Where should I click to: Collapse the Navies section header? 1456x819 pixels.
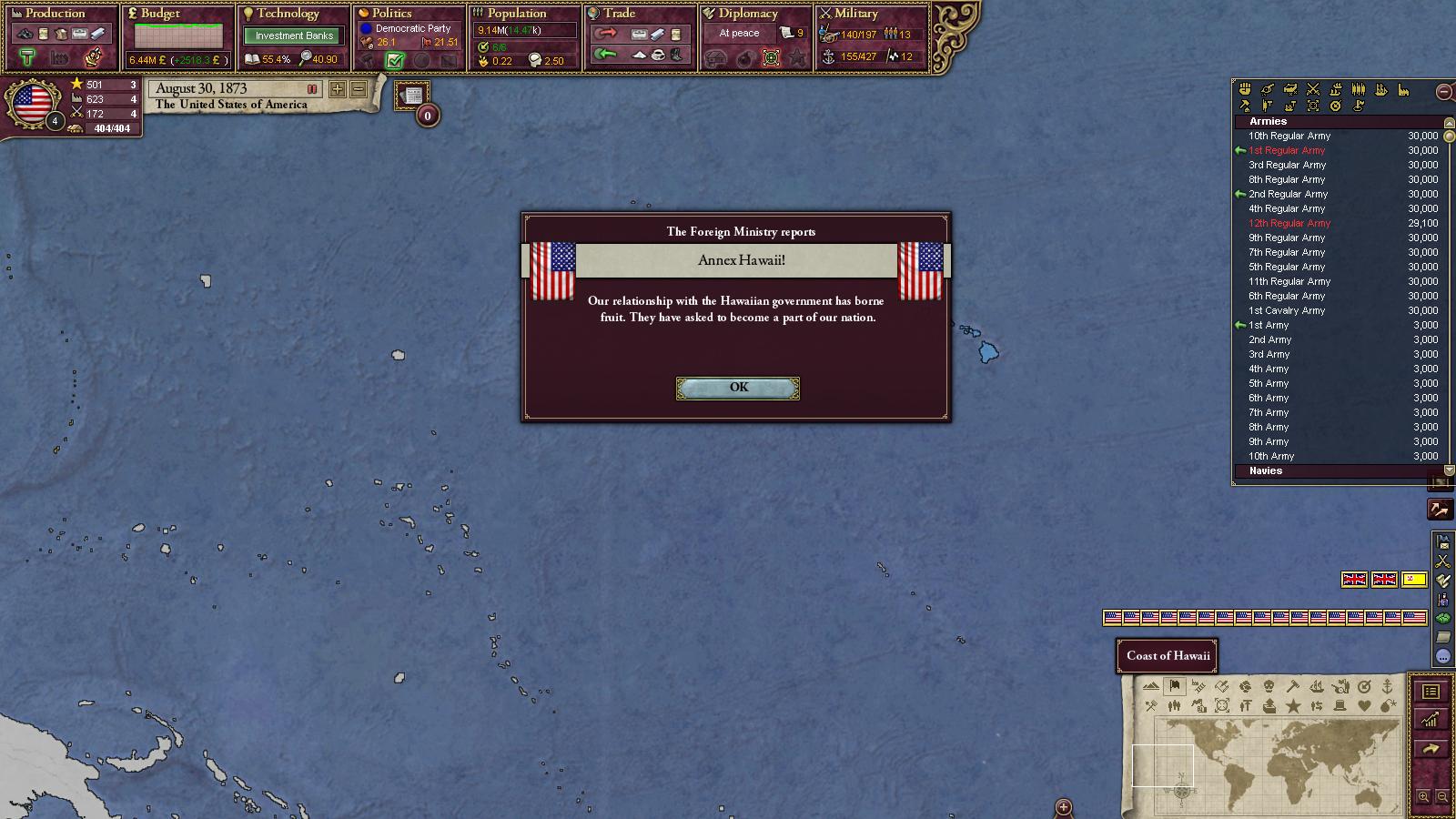1266,470
